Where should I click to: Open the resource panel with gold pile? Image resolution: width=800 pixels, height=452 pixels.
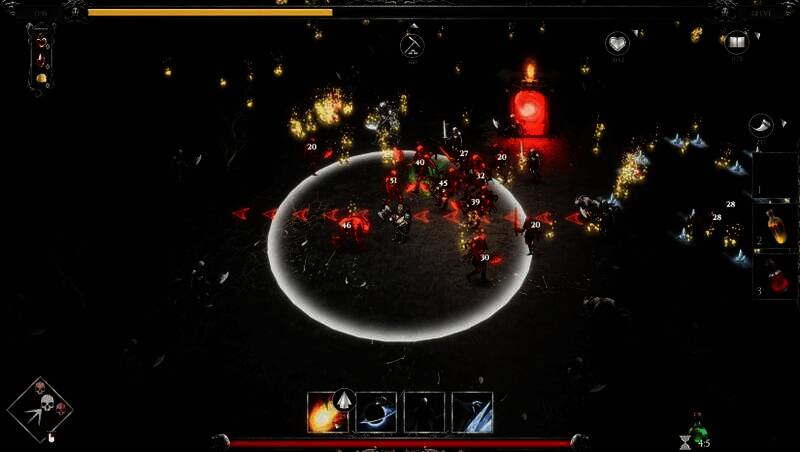pyautogui.click(x=42, y=59)
